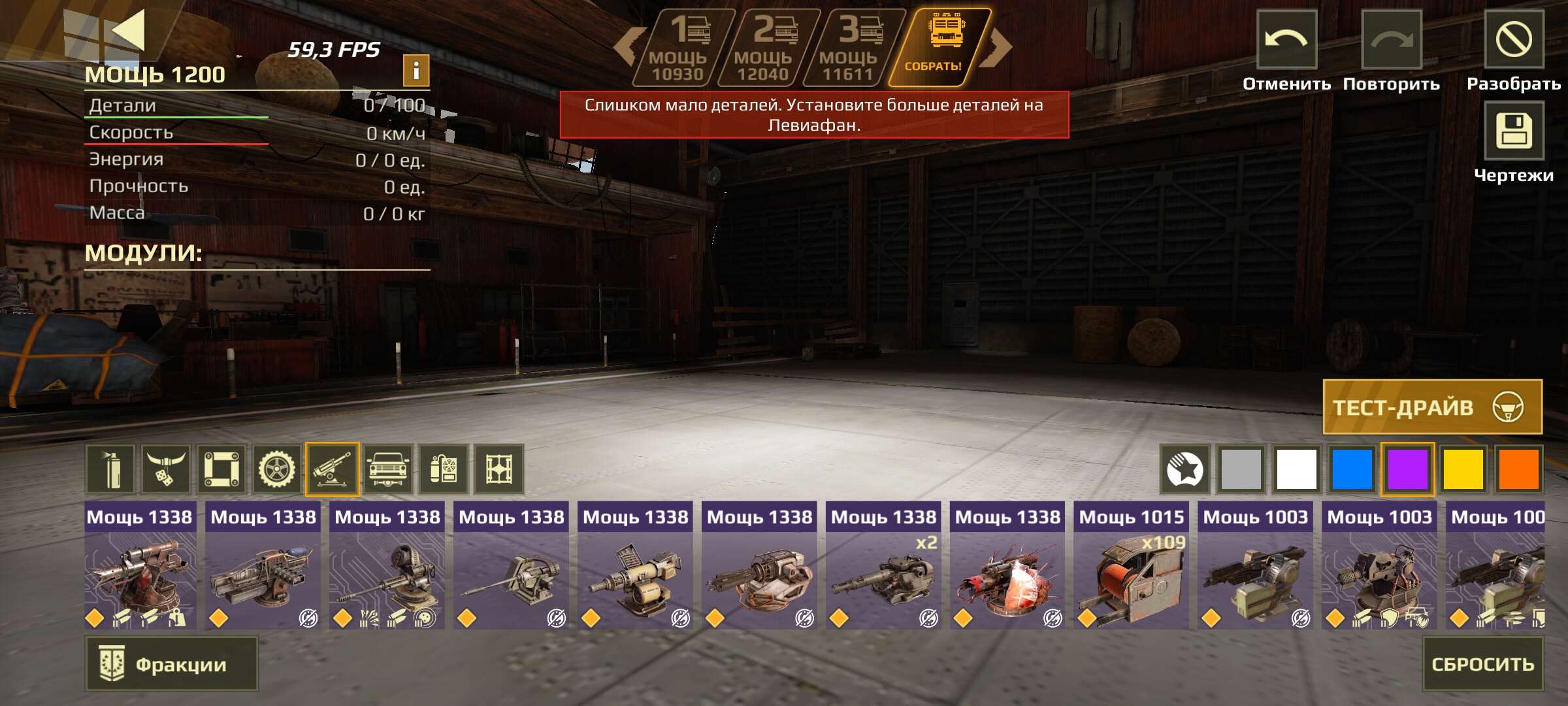Filter by yellow rarity swatch

[1463, 469]
